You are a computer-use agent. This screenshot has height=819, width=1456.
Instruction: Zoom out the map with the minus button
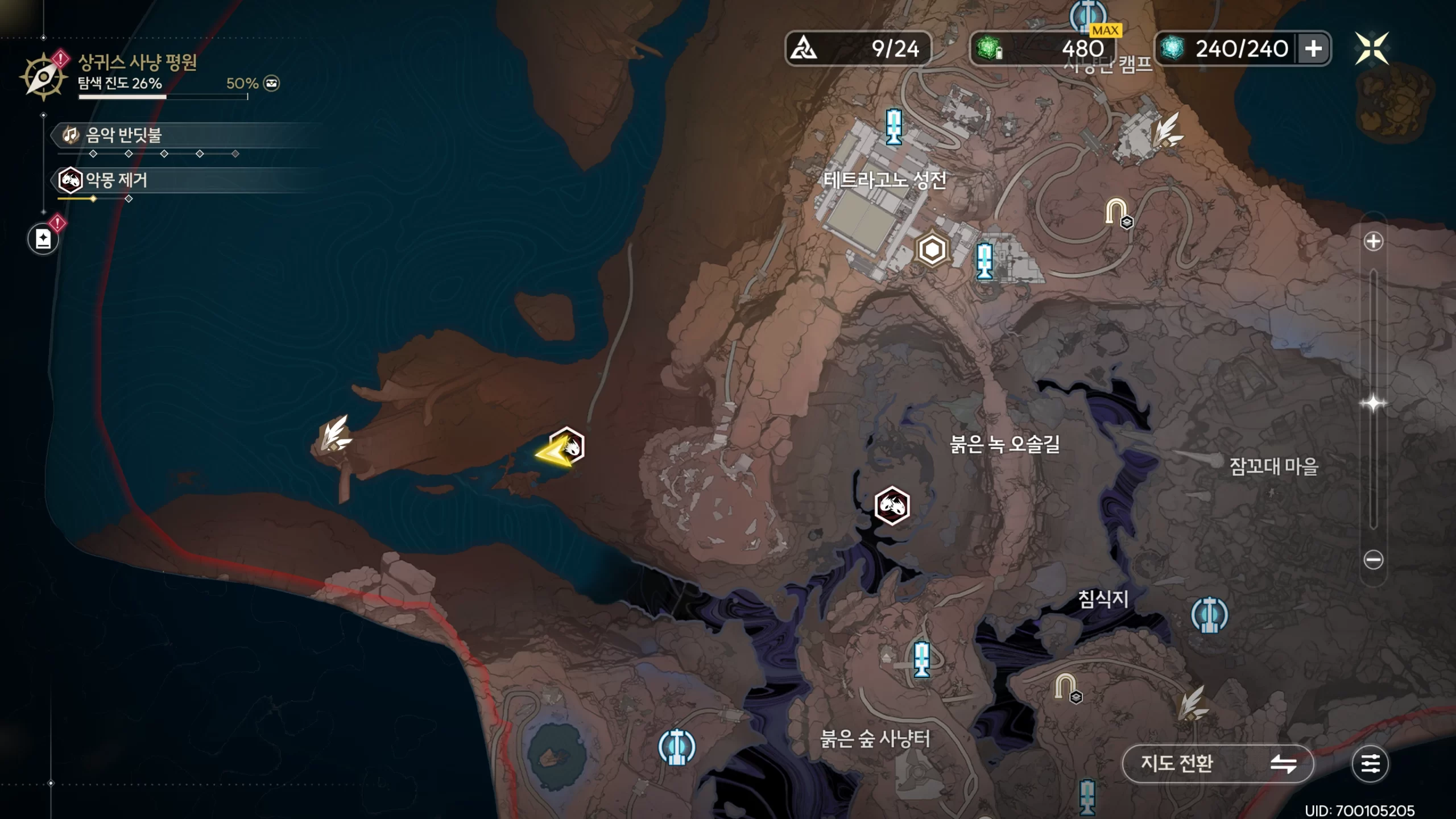[x=1373, y=560]
